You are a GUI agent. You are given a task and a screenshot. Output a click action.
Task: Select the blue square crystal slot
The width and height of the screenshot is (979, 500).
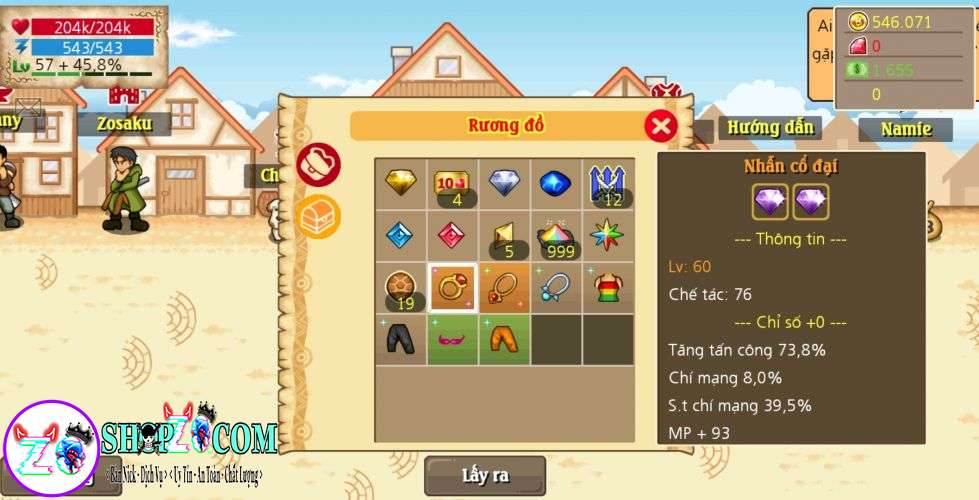[x=401, y=236]
